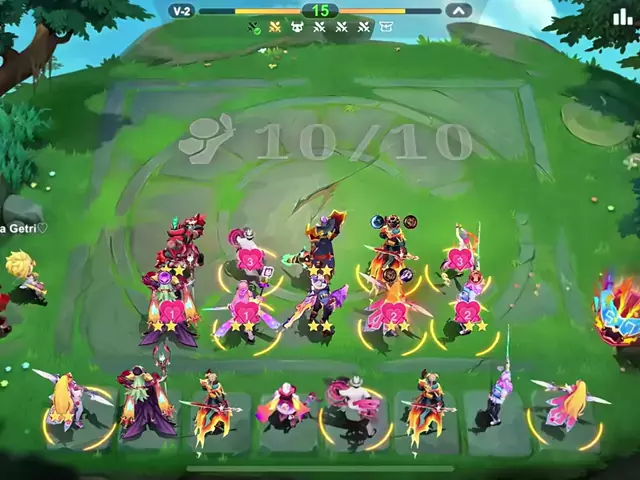This screenshot has width=640, height=480.
Task: Open the bar chart scoreboard icon
Action: tap(622, 15)
